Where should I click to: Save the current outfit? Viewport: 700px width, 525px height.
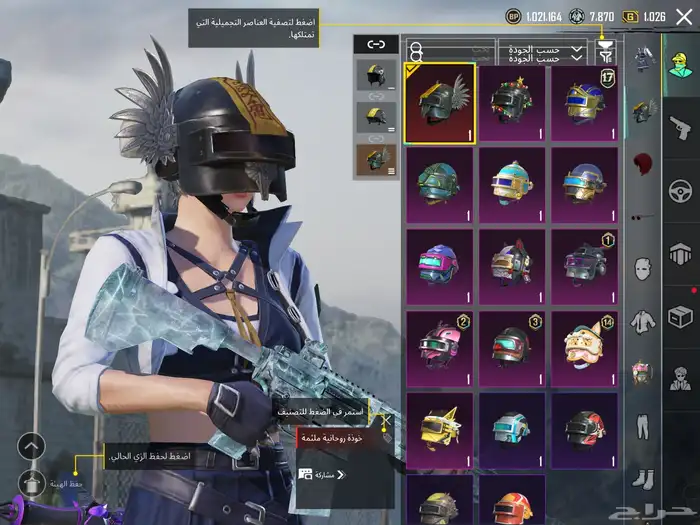(x=32, y=482)
